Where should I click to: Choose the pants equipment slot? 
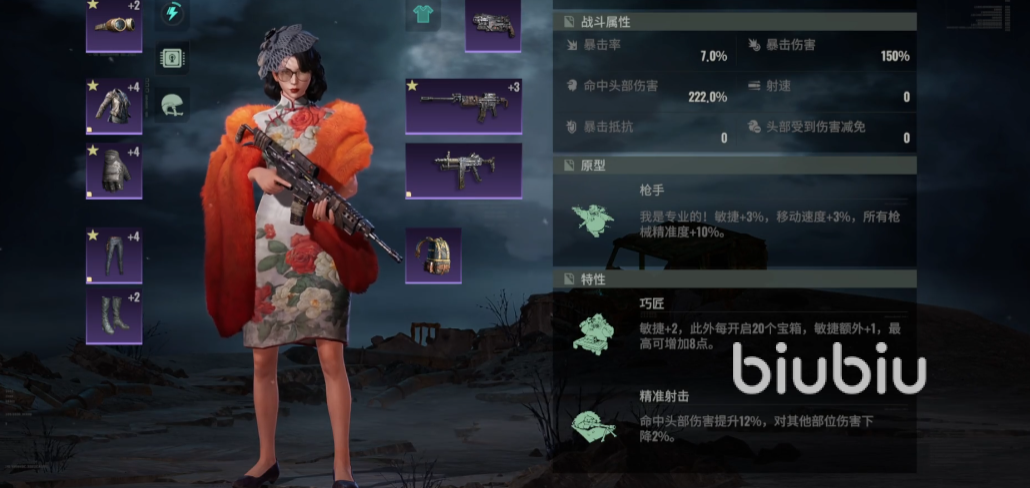click(x=114, y=255)
